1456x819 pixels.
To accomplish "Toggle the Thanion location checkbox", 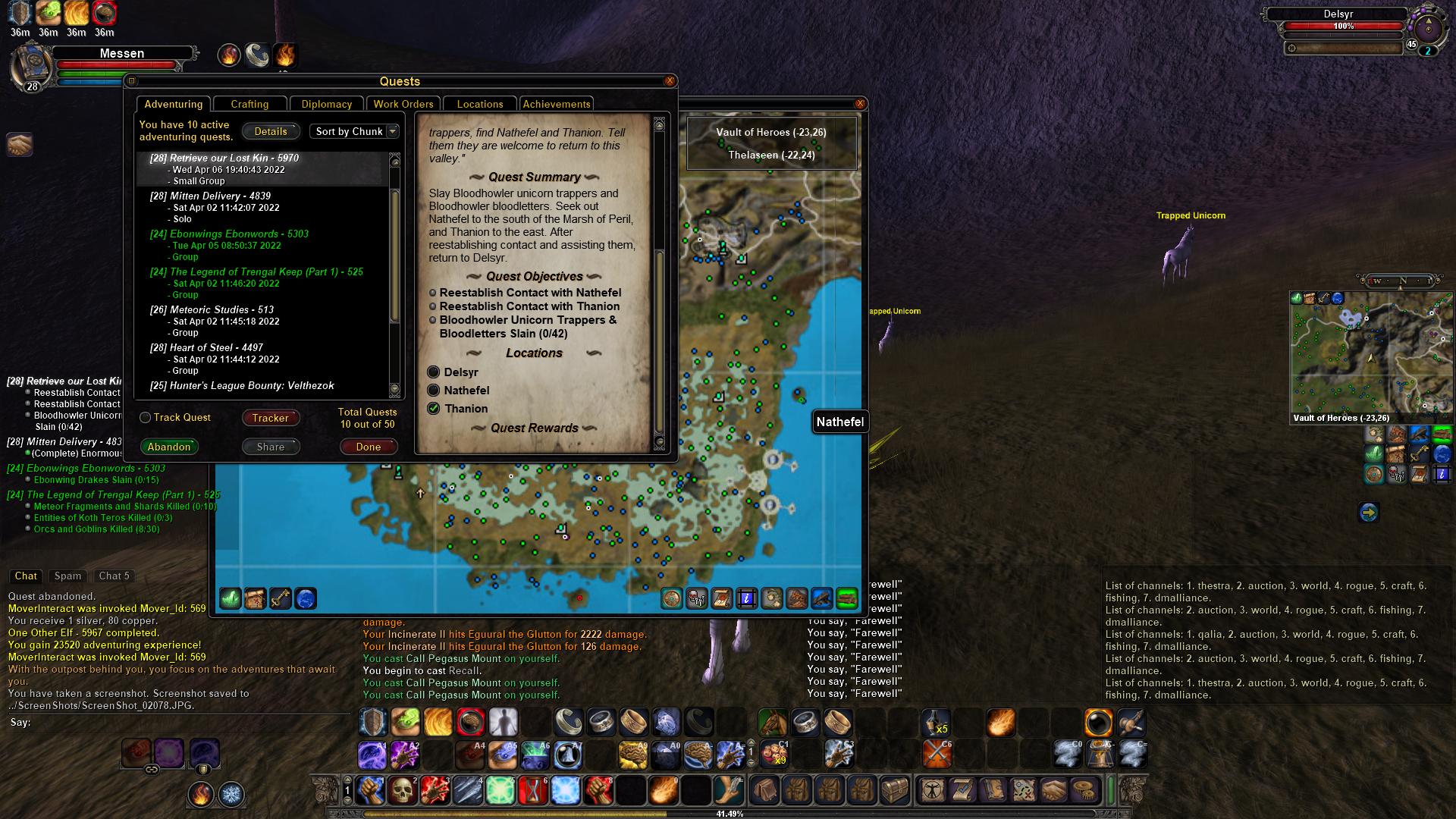I will pos(434,409).
